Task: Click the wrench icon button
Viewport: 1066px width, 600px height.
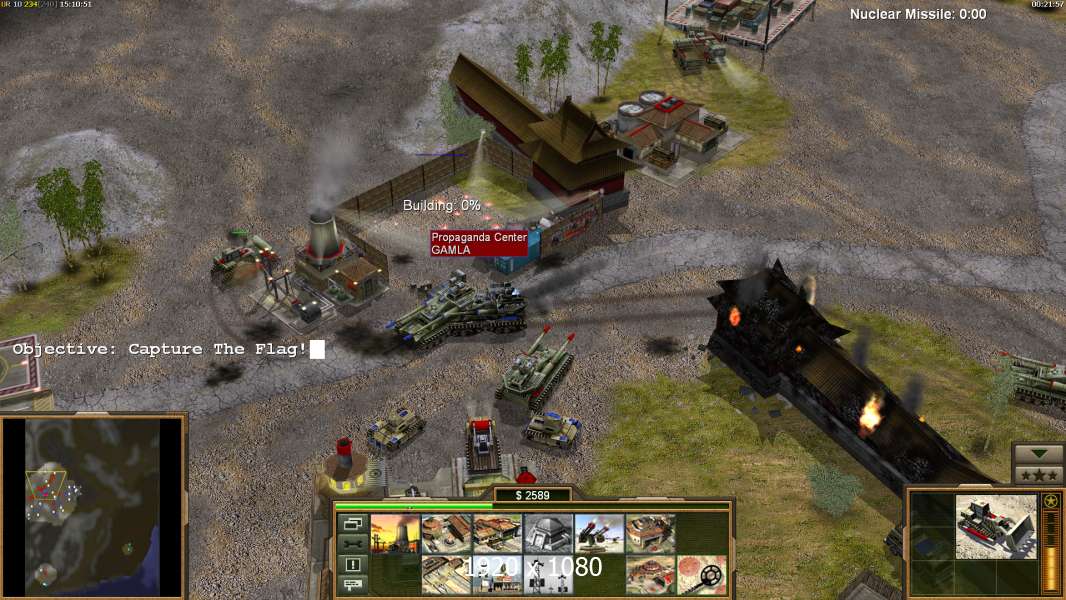Action: tap(352, 544)
